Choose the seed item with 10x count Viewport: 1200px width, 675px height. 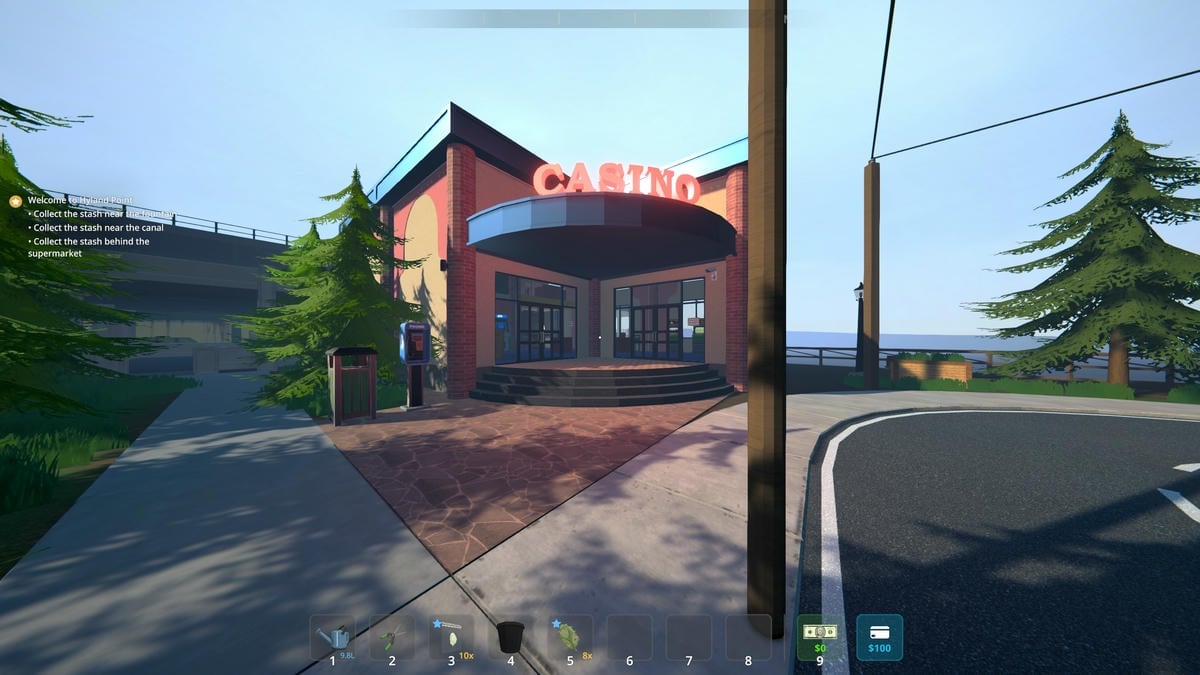point(451,637)
